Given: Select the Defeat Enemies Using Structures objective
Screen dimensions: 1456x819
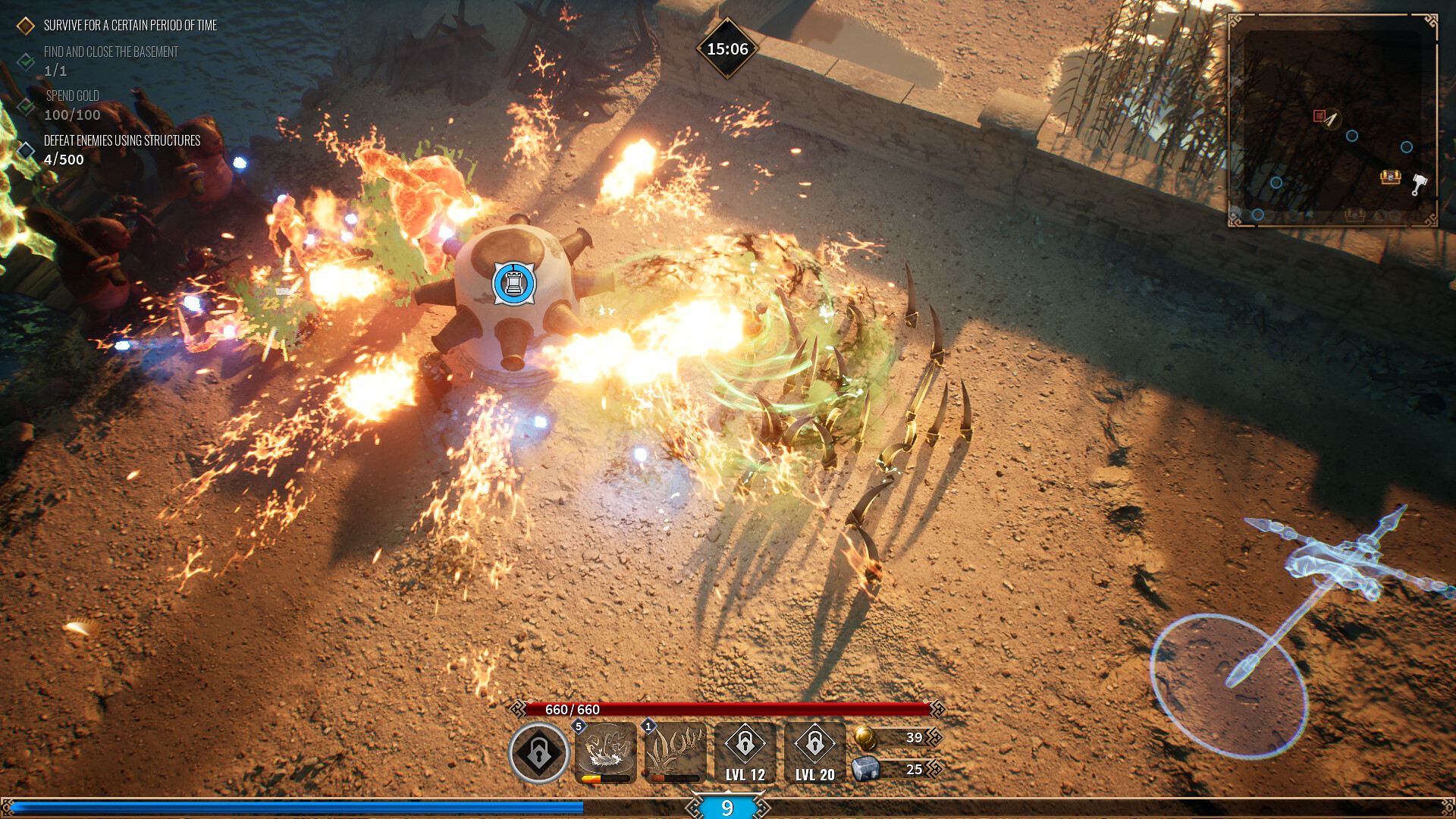Looking at the screenshot, I should coord(121,141).
